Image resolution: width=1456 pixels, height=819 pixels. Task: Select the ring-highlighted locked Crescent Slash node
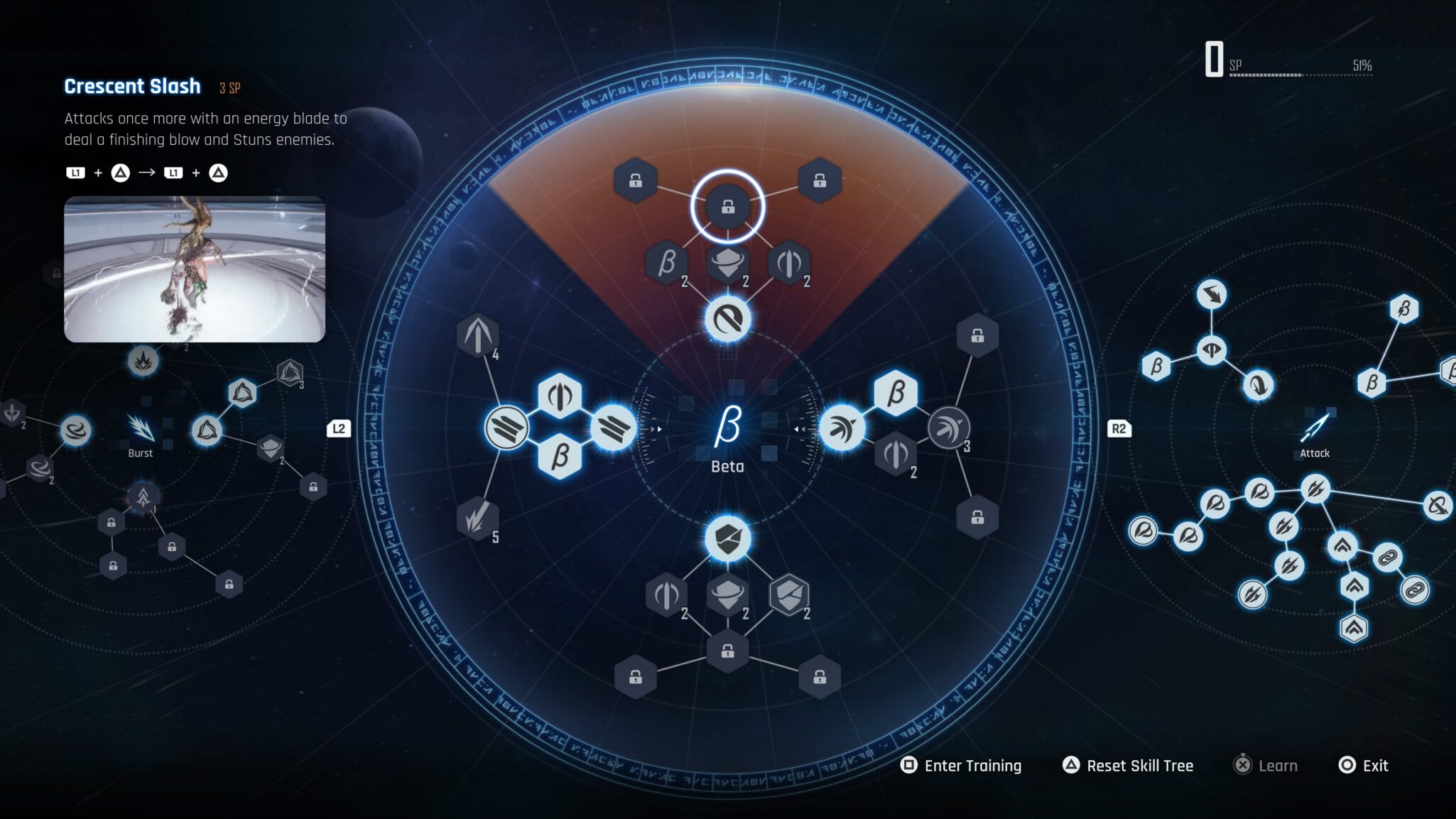727,207
